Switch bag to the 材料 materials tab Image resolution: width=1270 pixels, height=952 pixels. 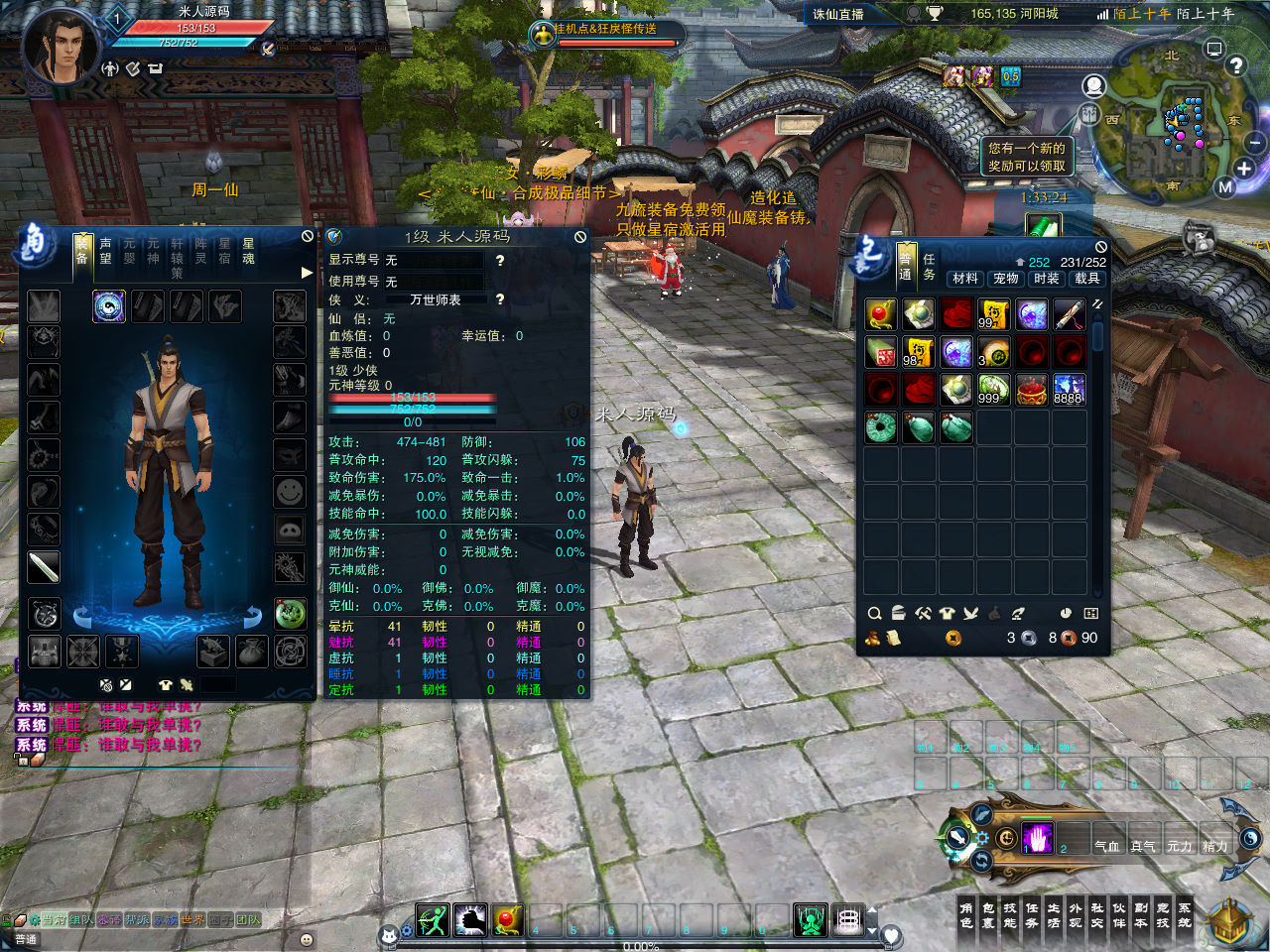[964, 279]
